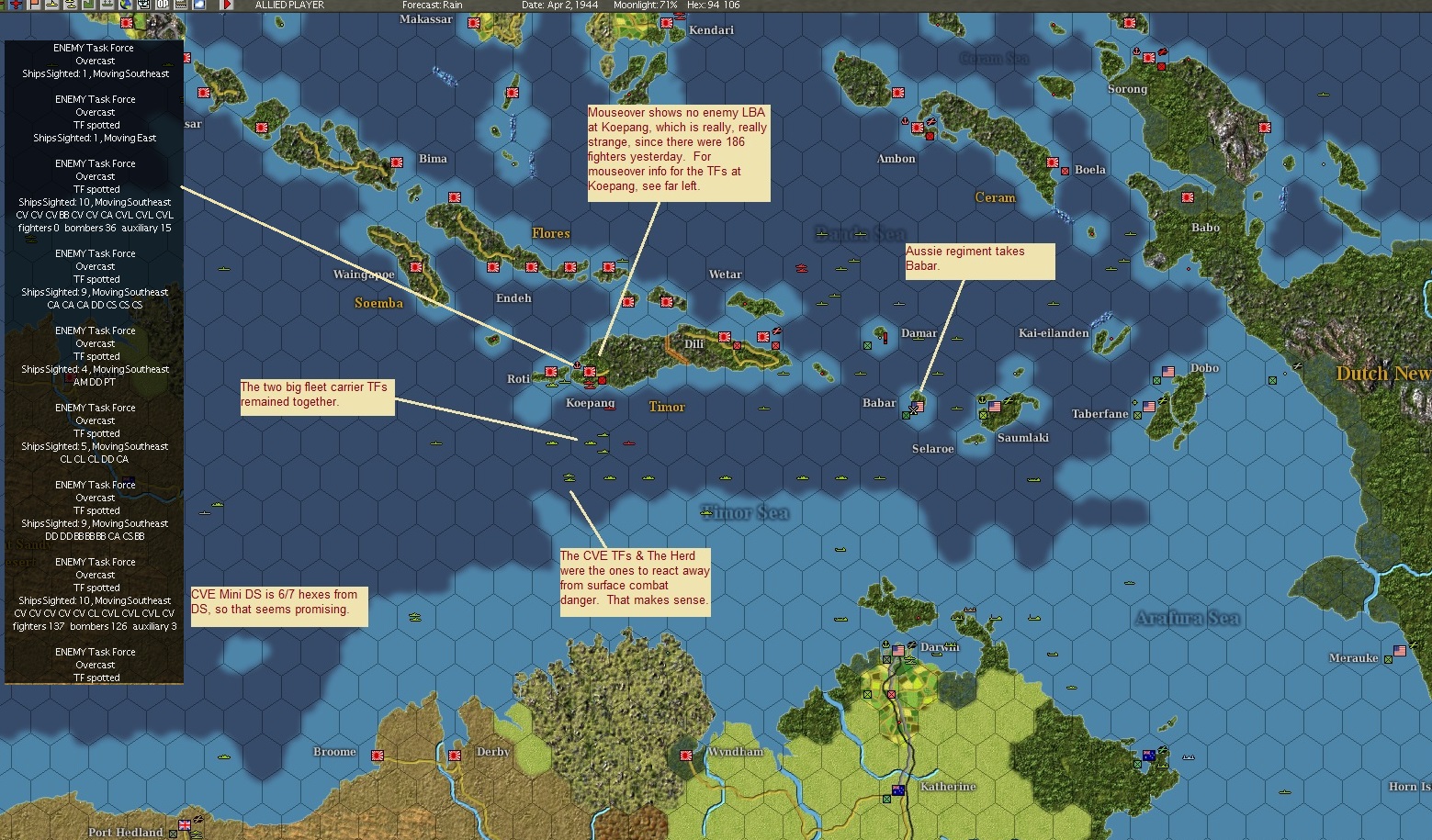Click the orange flag toolbar icon
The image size is (1432, 840).
point(33,6)
